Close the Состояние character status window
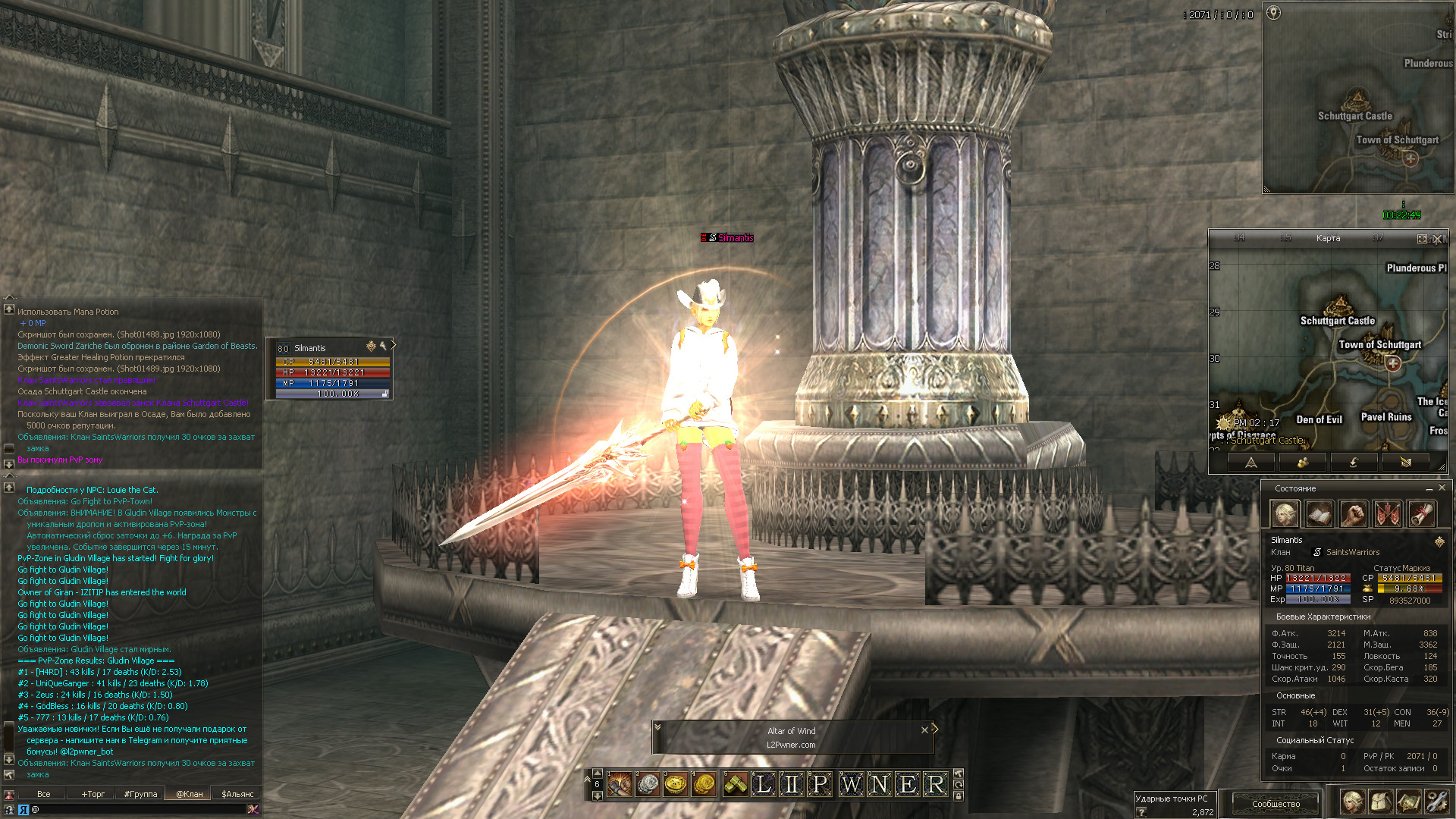The image size is (1456, 819). tap(1442, 488)
